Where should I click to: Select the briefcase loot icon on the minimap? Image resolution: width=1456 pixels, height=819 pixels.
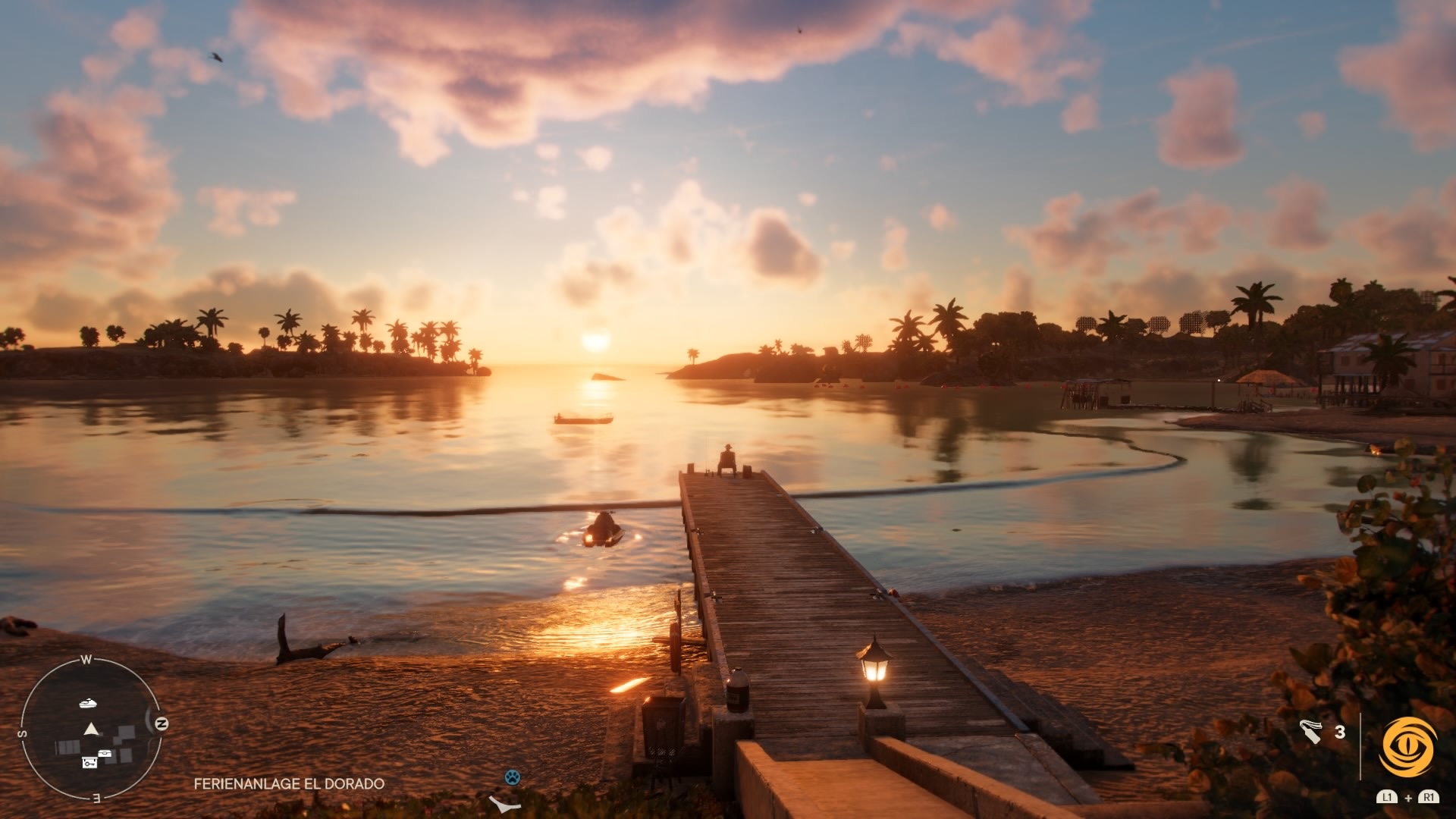(105, 753)
